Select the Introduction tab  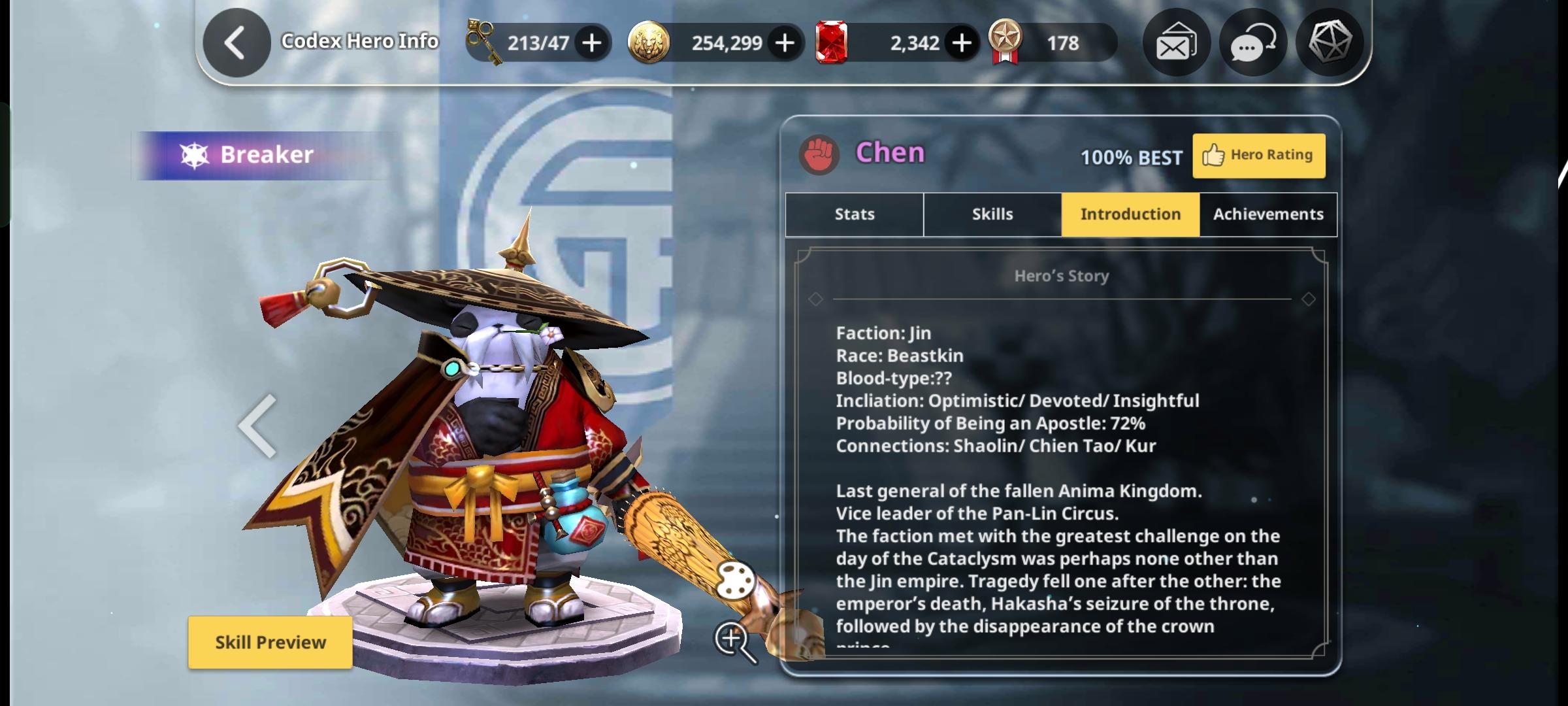pyautogui.click(x=1130, y=214)
